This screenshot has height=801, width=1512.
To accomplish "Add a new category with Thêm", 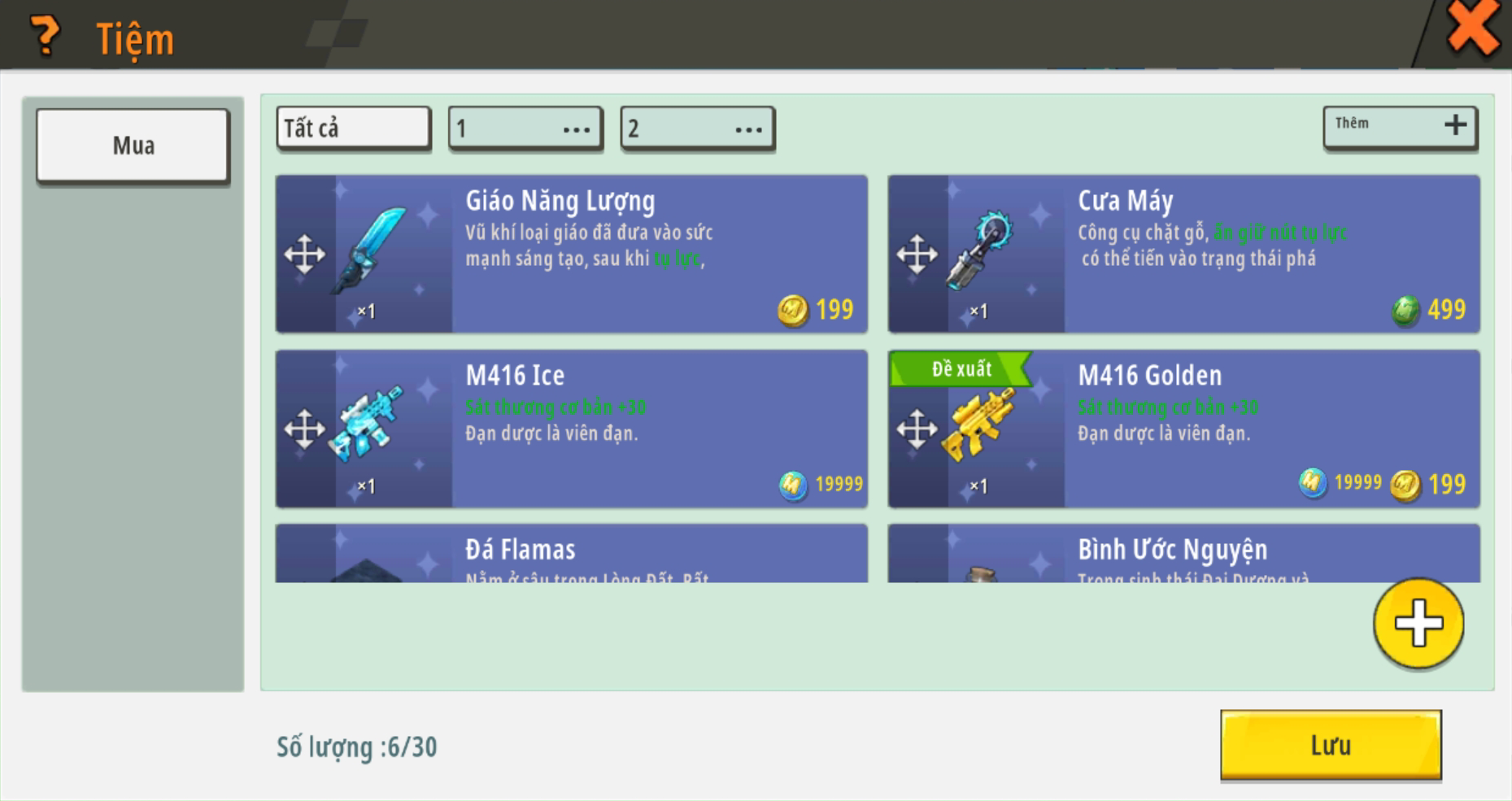I will coord(1400,127).
